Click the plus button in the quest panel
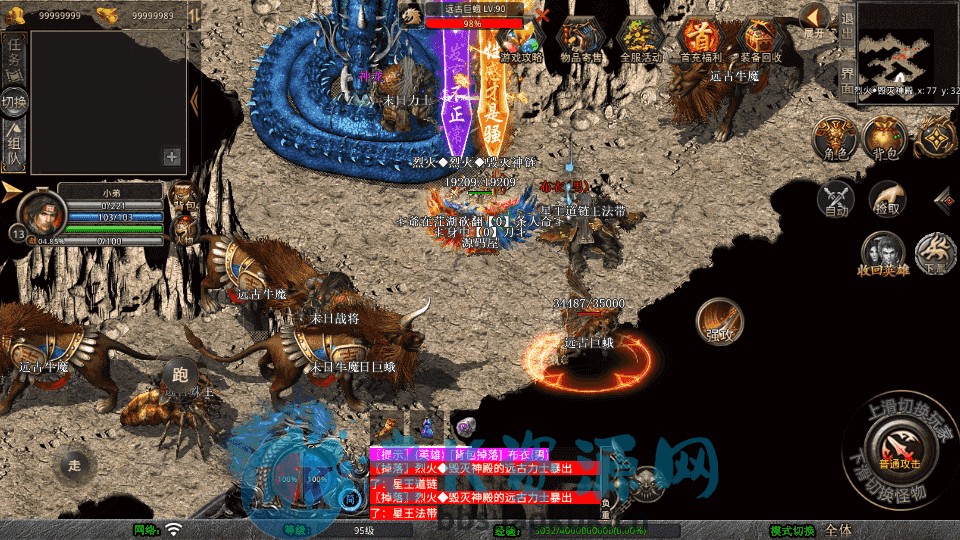 [172, 156]
